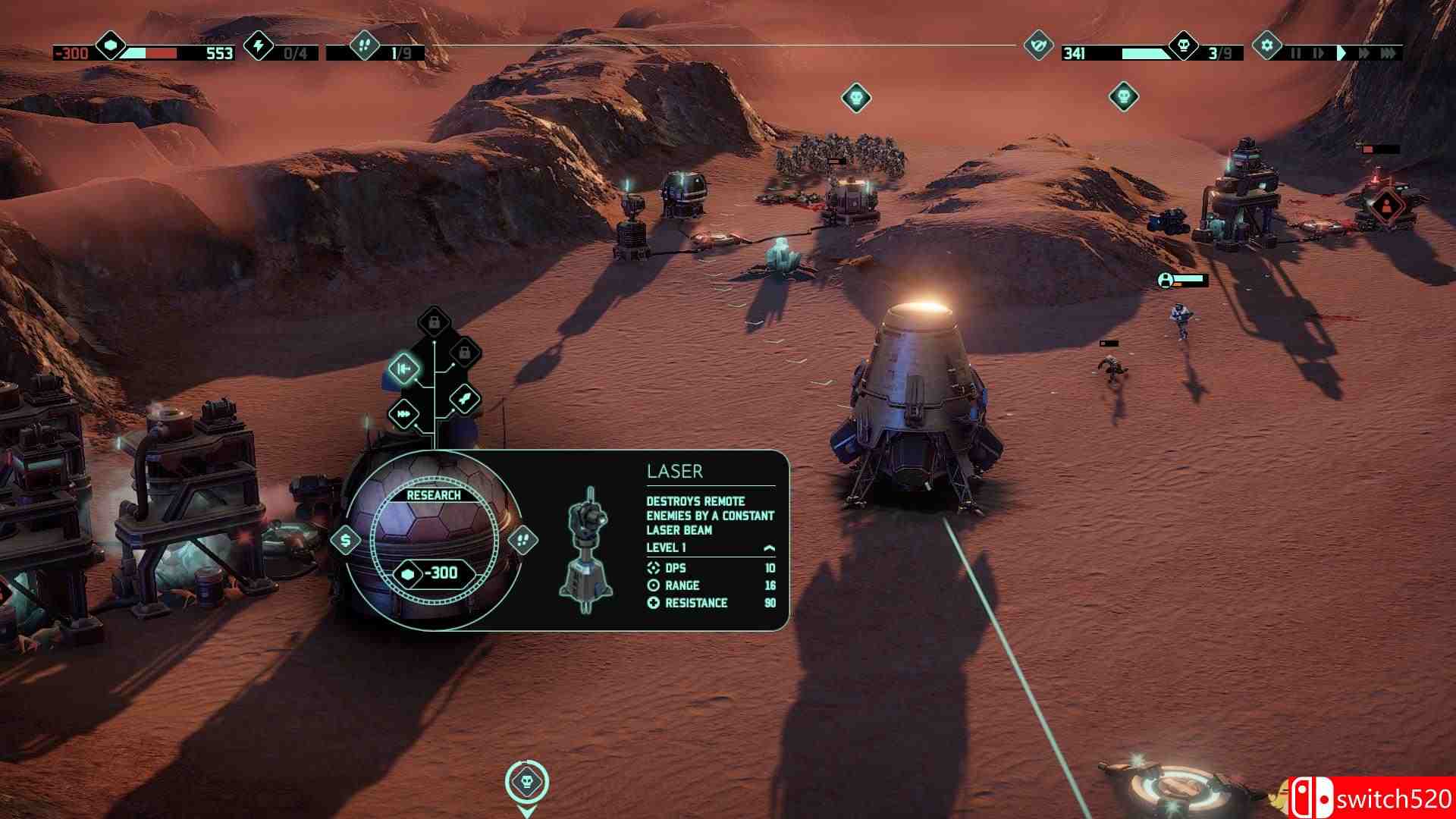
Task: Click the shield icon in top bar
Action: coord(1037,46)
